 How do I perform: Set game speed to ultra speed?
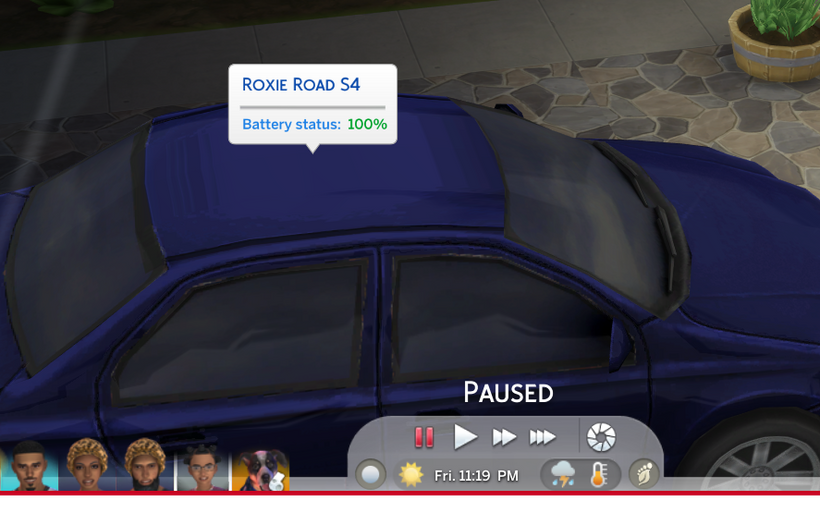[542, 437]
